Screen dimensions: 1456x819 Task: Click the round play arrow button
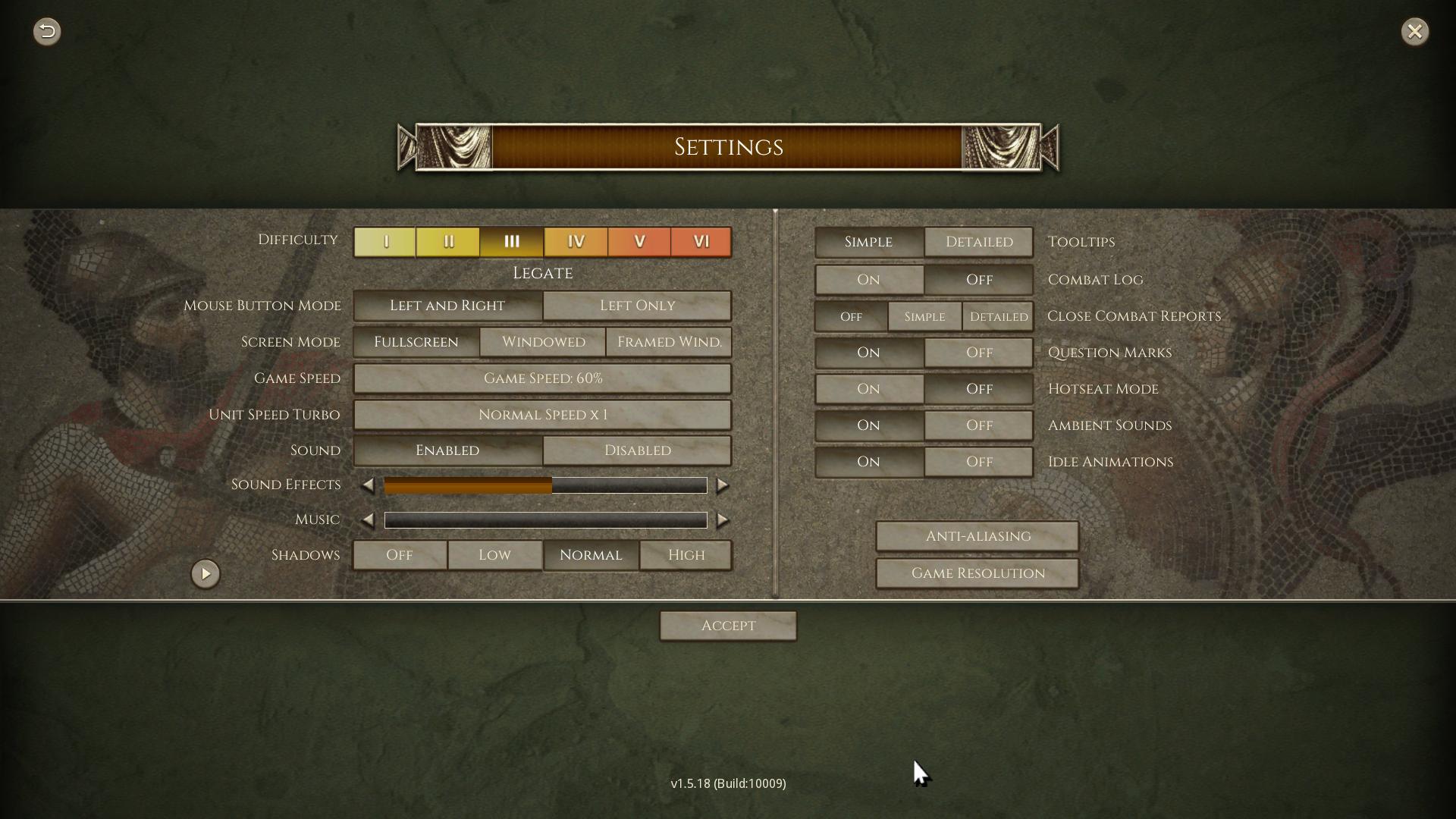pos(206,574)
